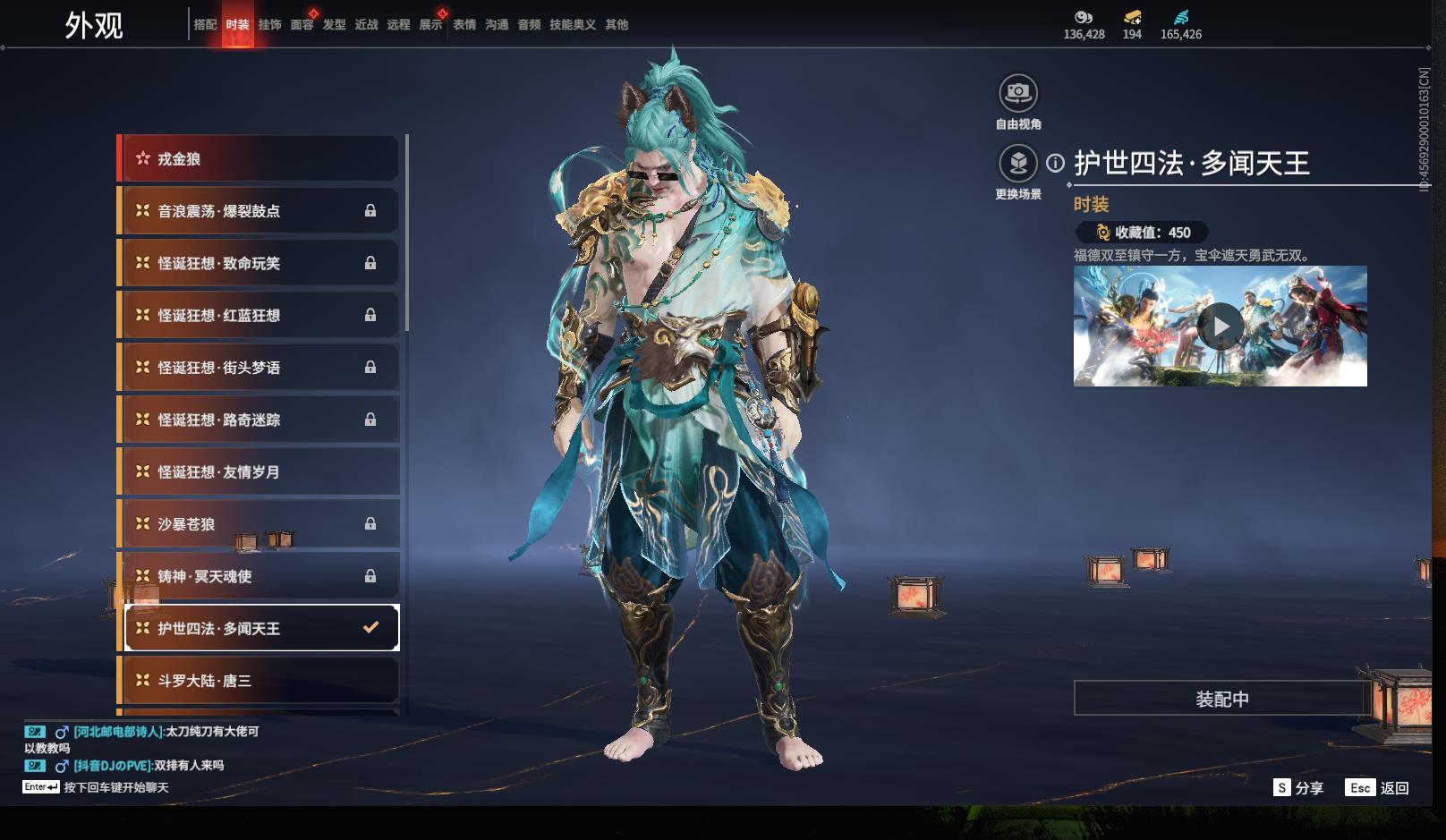Viewport: 1446px width, 840px height.
Task: Switch to the 面容 face tab
Action: [x=302, y=25]
